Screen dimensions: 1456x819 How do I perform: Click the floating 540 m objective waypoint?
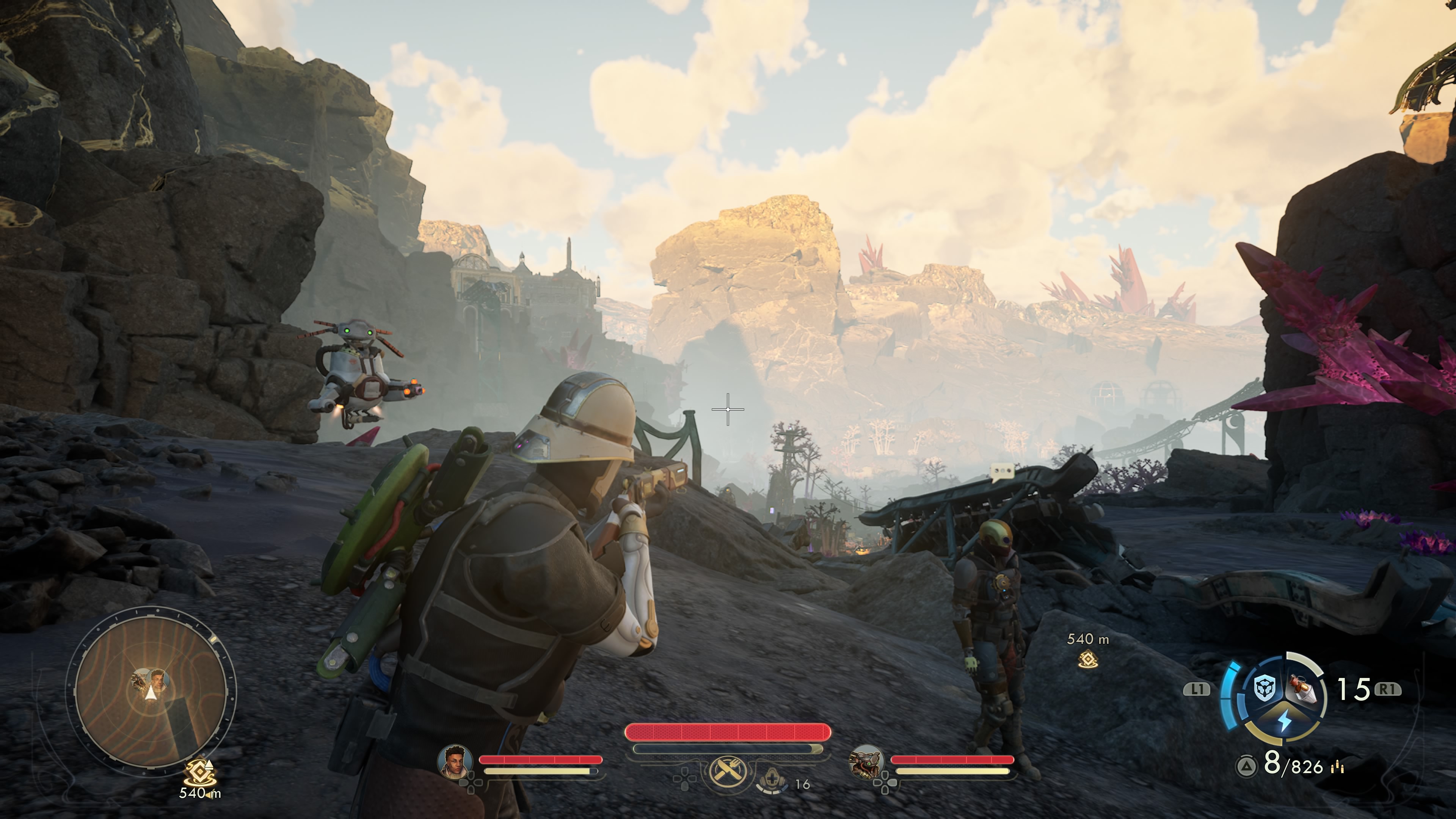click(1088, 659)
